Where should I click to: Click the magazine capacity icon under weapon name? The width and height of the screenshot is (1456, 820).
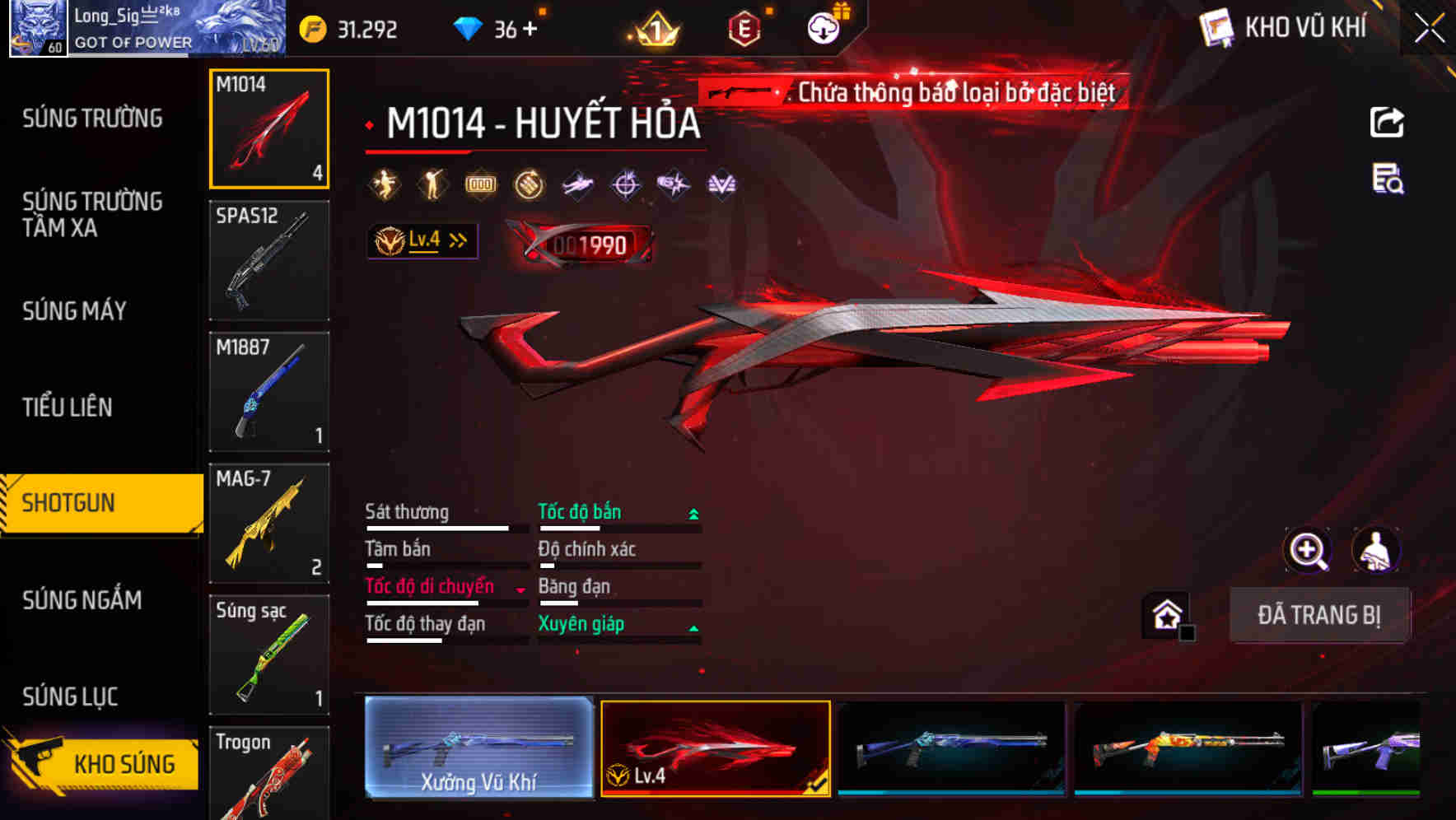[480, 184]
